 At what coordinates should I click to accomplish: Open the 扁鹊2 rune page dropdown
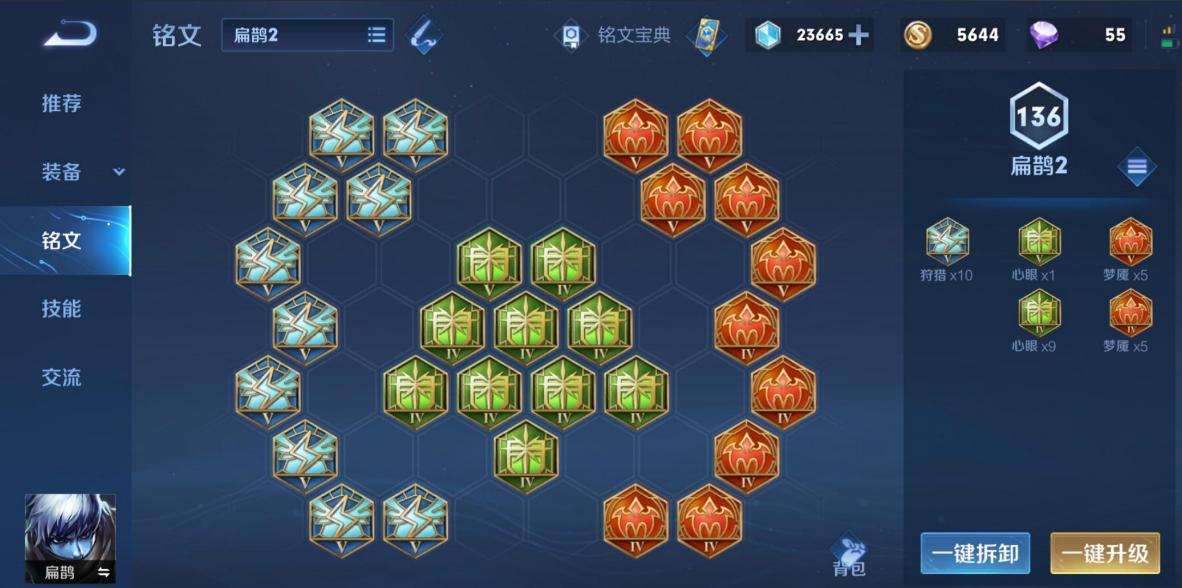(x=307, y=35)
